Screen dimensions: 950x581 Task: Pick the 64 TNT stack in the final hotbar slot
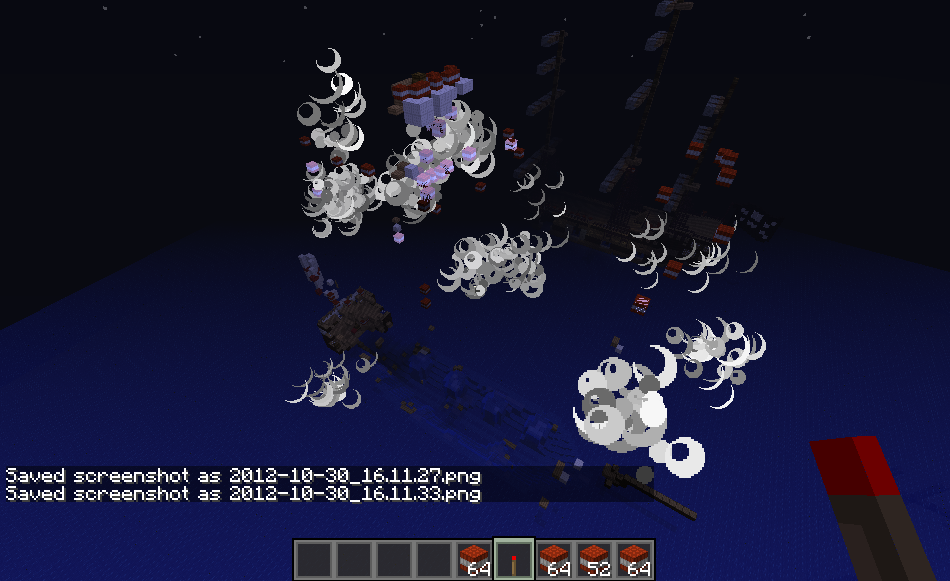point(634,559)
